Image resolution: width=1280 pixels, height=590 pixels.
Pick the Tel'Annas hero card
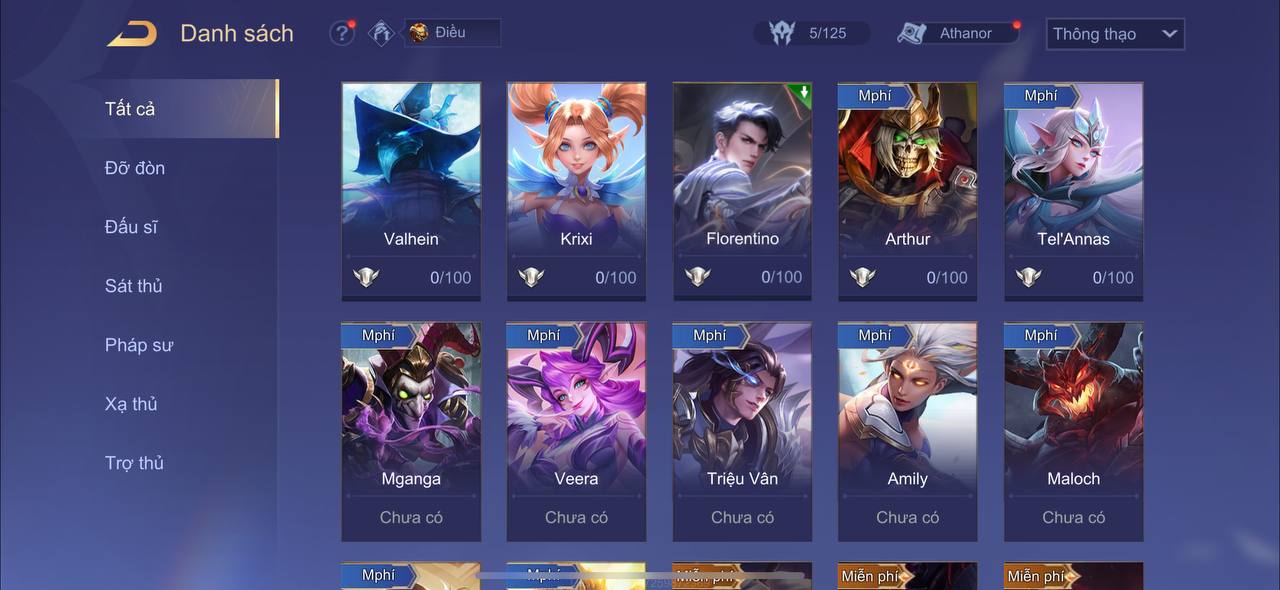pyautogui.click(x=1073, y=190)
